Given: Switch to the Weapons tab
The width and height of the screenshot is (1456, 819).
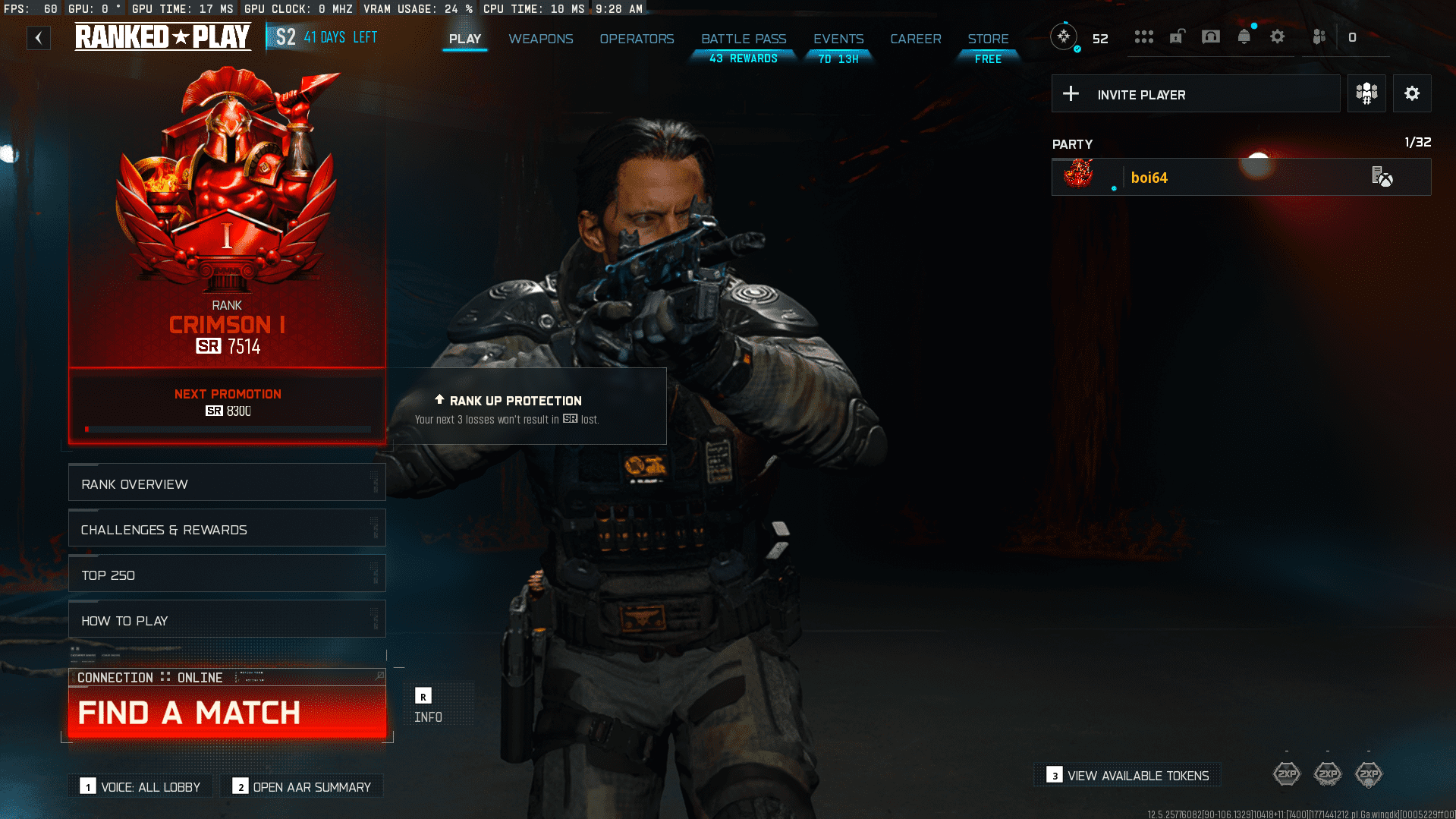Looking at the screenshot, I should (x=540, y=39).
